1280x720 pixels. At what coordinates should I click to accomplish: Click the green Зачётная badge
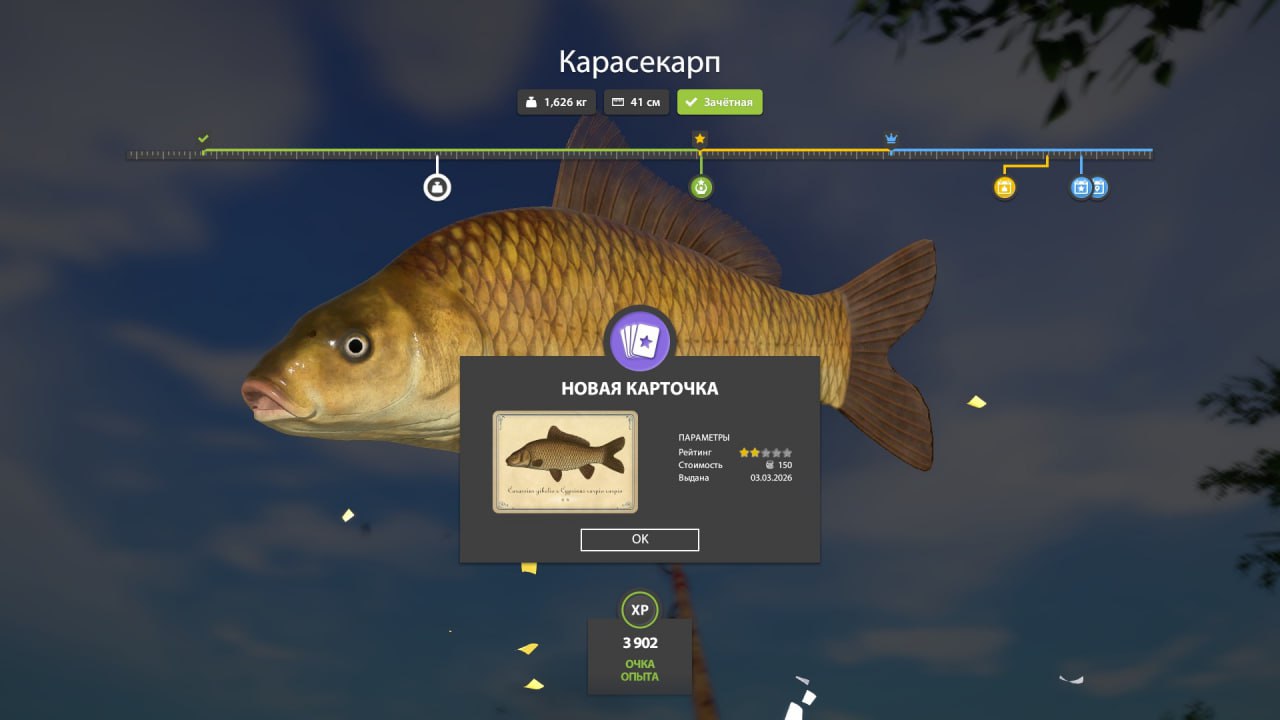[x=720, y=102]
